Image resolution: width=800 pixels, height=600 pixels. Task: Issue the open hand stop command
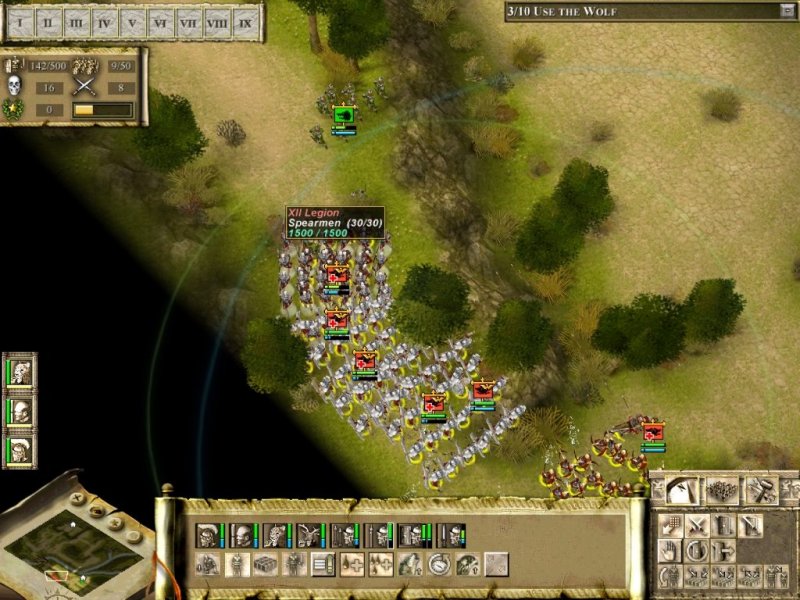(x=669, y=551)
